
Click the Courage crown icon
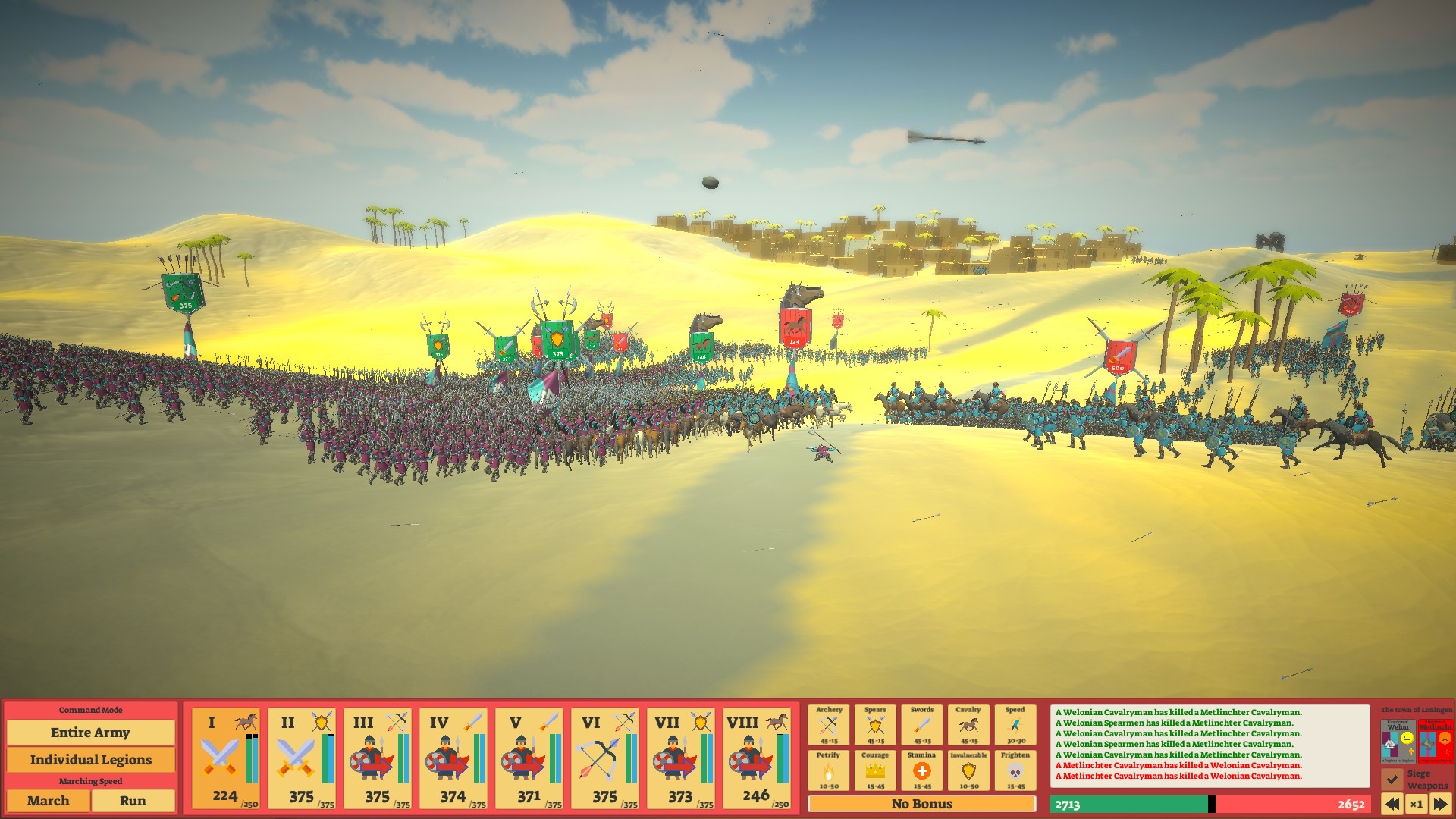876,772
